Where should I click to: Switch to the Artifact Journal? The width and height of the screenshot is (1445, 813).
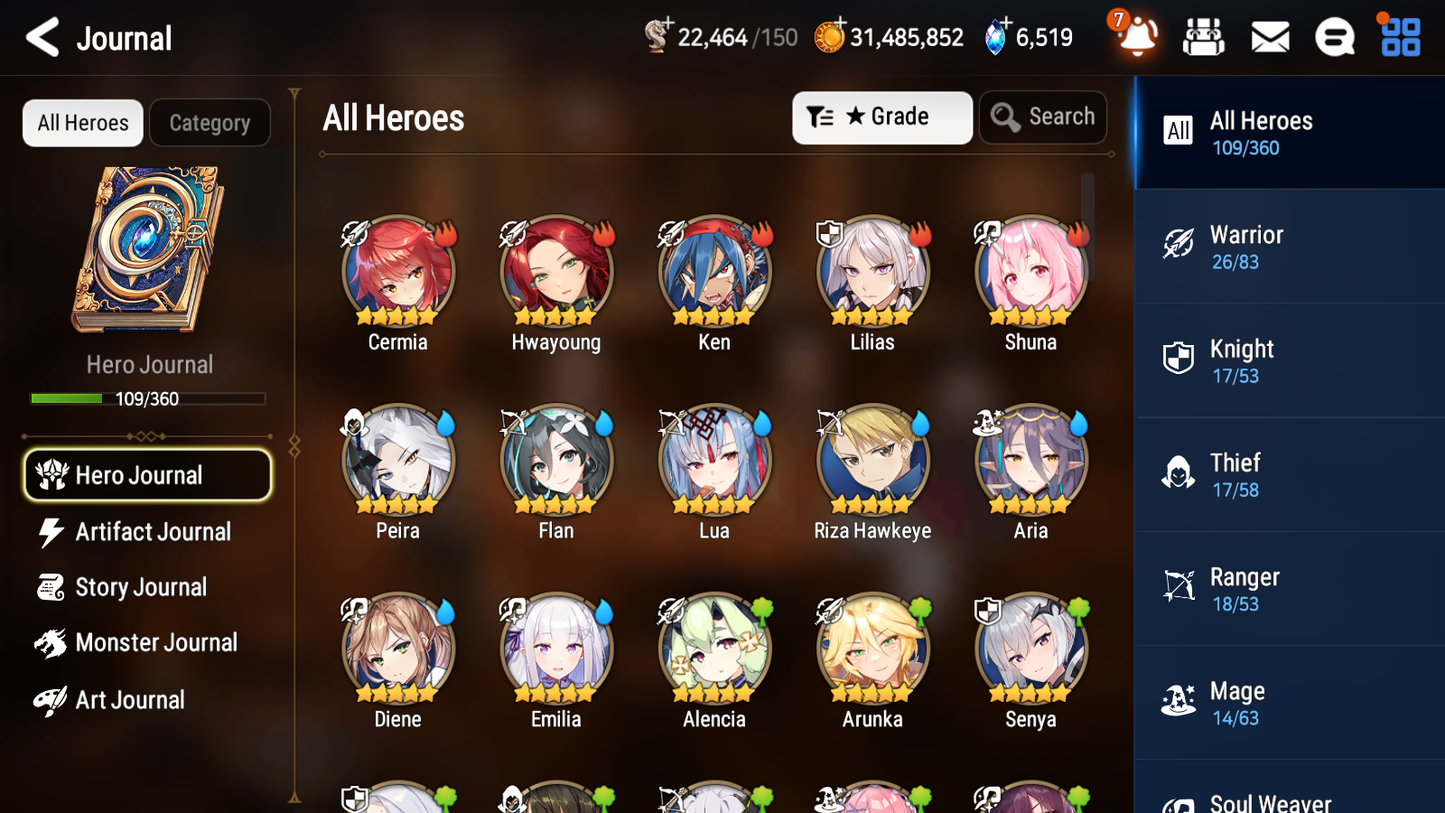(147, 532)
